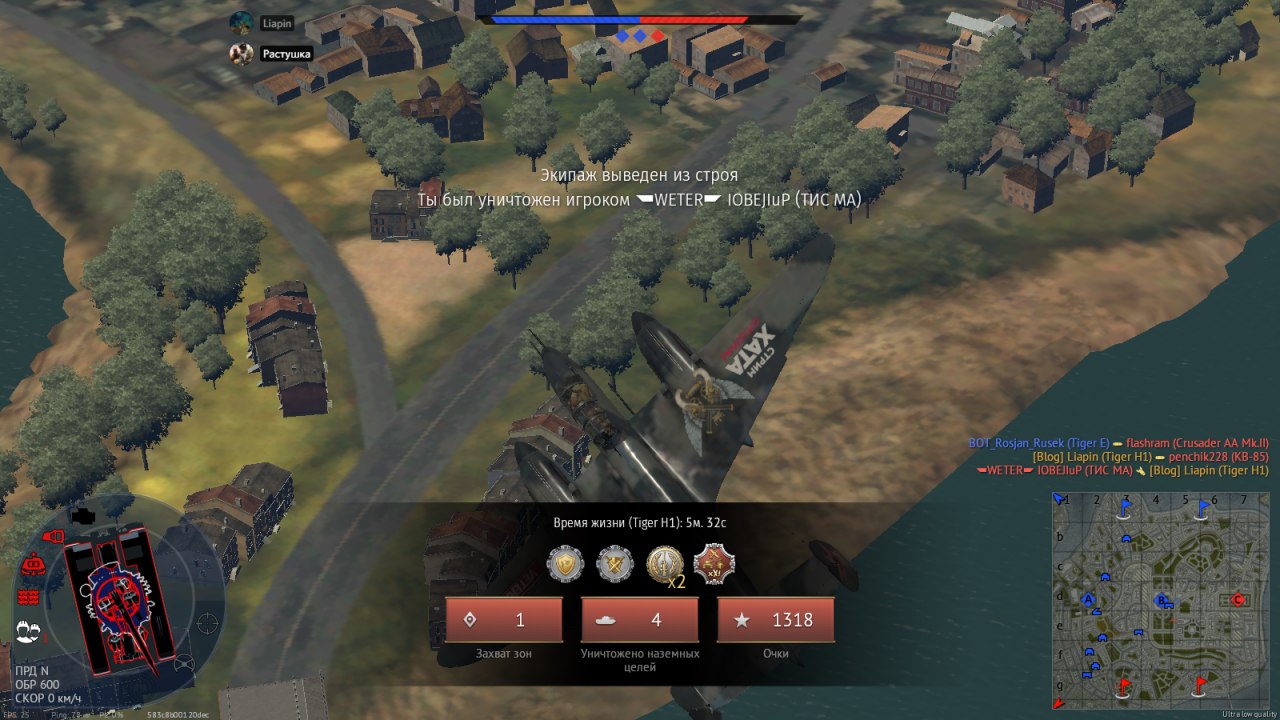1280x720 pixels.
Task: Open the zone captures stat tile
Action: coord(504,620)
